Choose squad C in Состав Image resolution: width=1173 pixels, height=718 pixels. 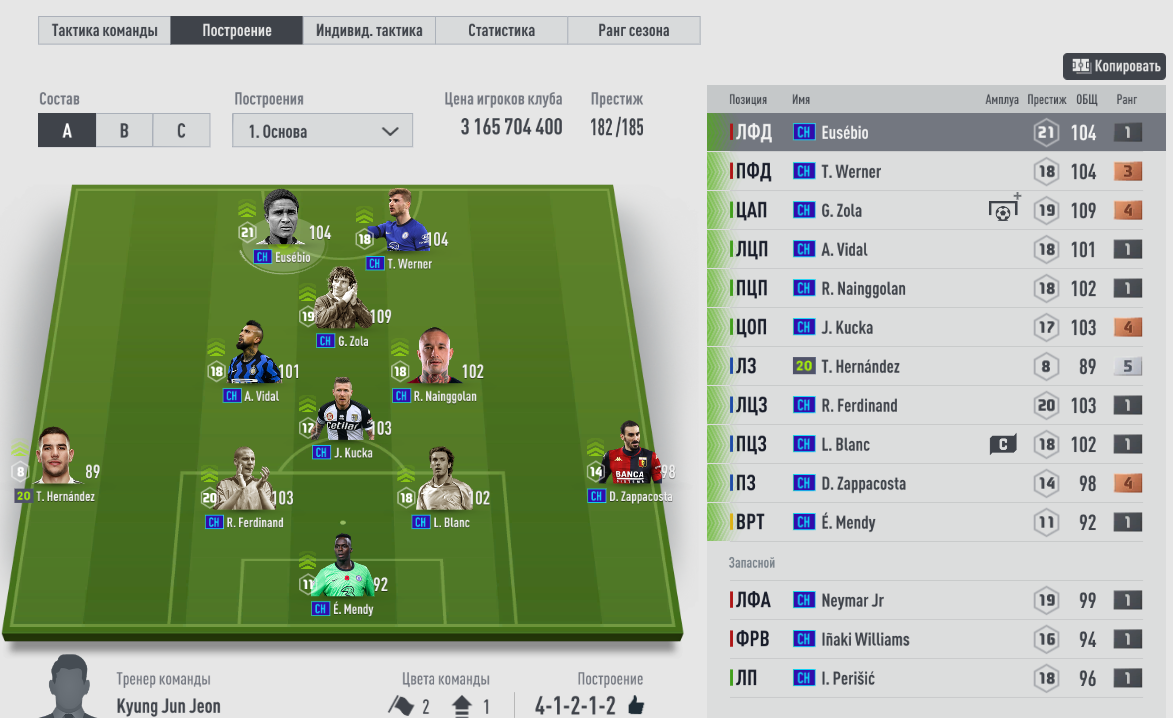coord(181,131)
